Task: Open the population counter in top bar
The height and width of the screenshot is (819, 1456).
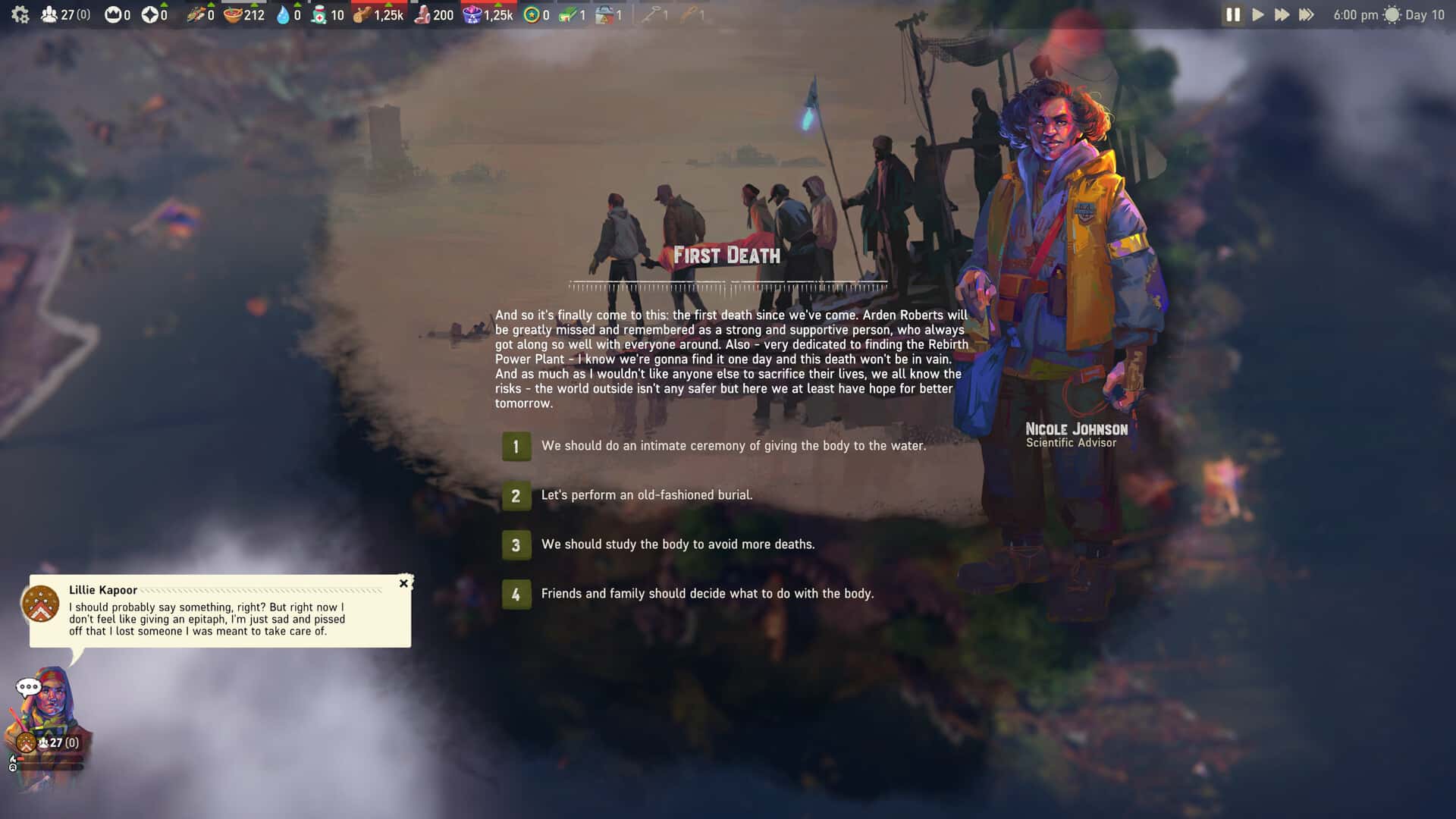Action: (x=64, y=14)
